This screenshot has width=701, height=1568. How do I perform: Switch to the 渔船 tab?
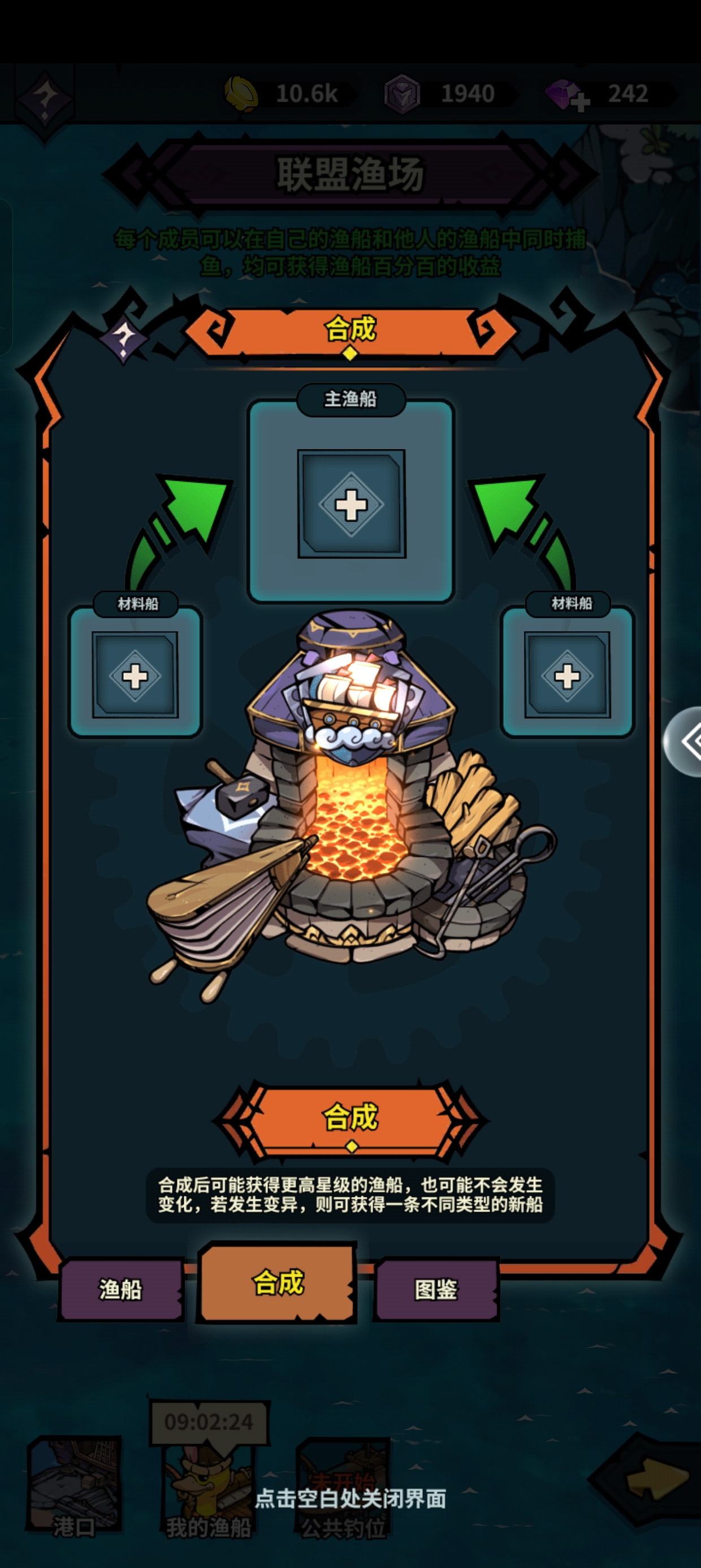[x=120, y=1289]
